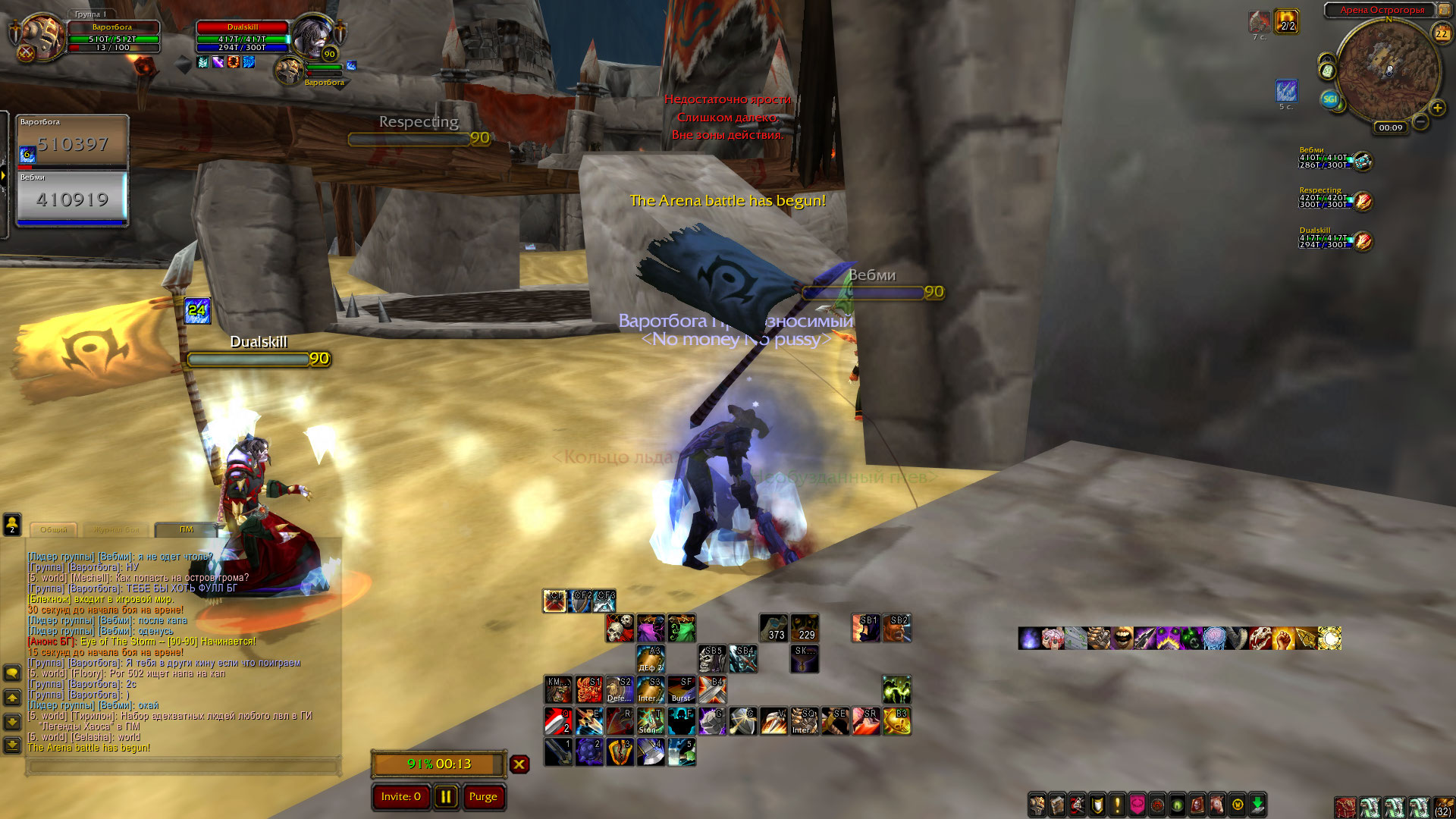Select the CF1 crossed-axes stance icon
Viewport: 1456px width, 819px height.
(x=555, y=601)
